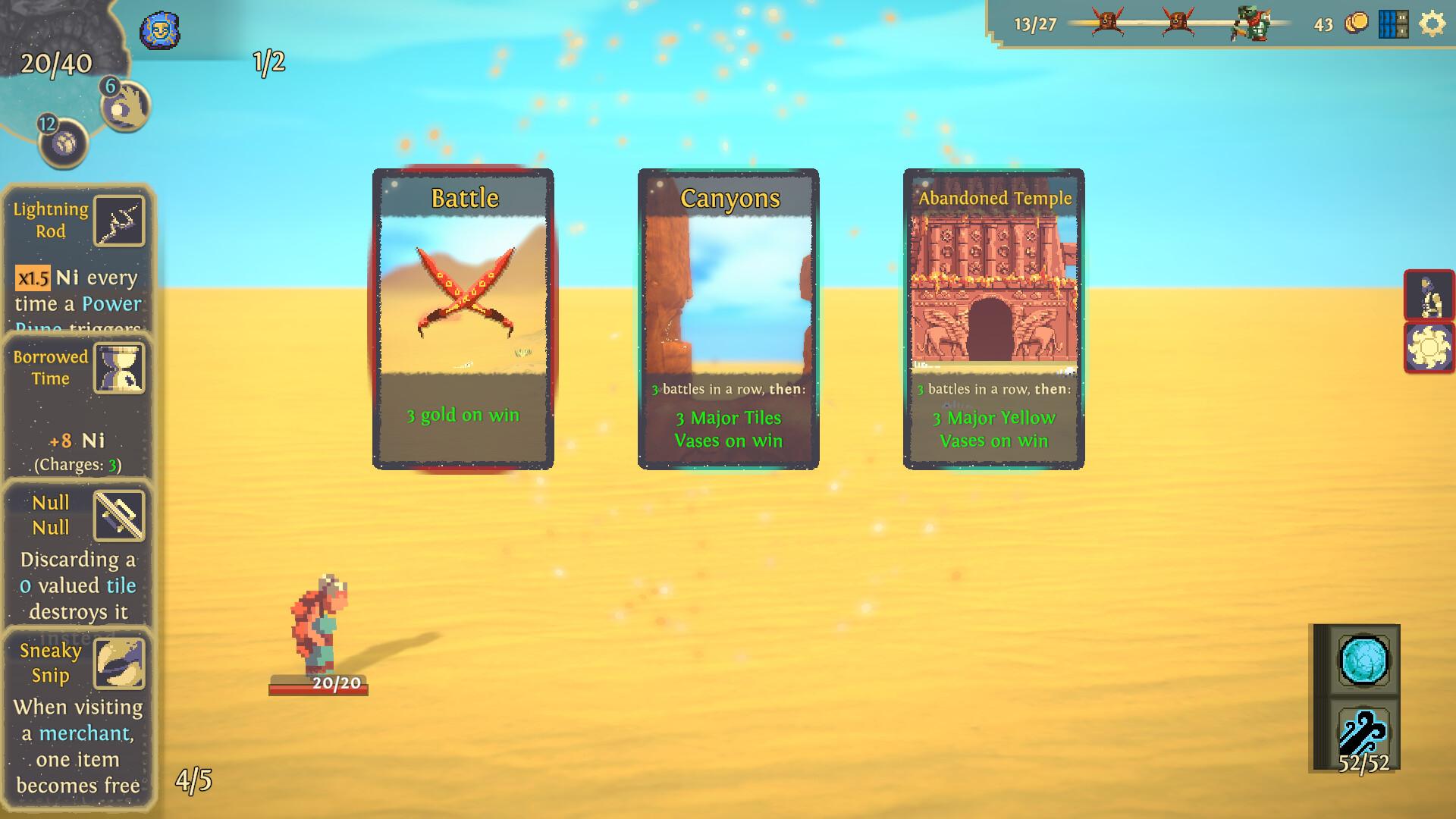Select the turquoise orb slot

[1363, 661]
